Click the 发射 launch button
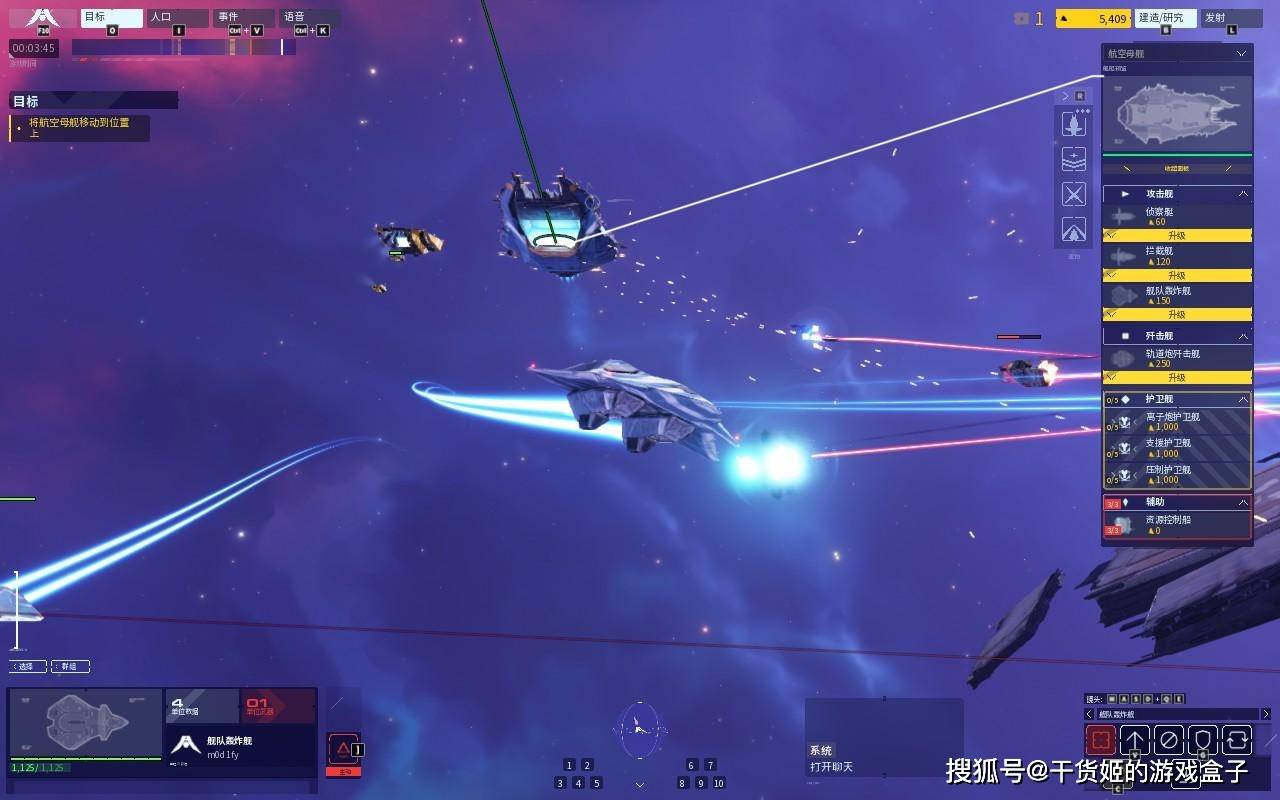The image size is (1280, 800). click(1231, 18)
